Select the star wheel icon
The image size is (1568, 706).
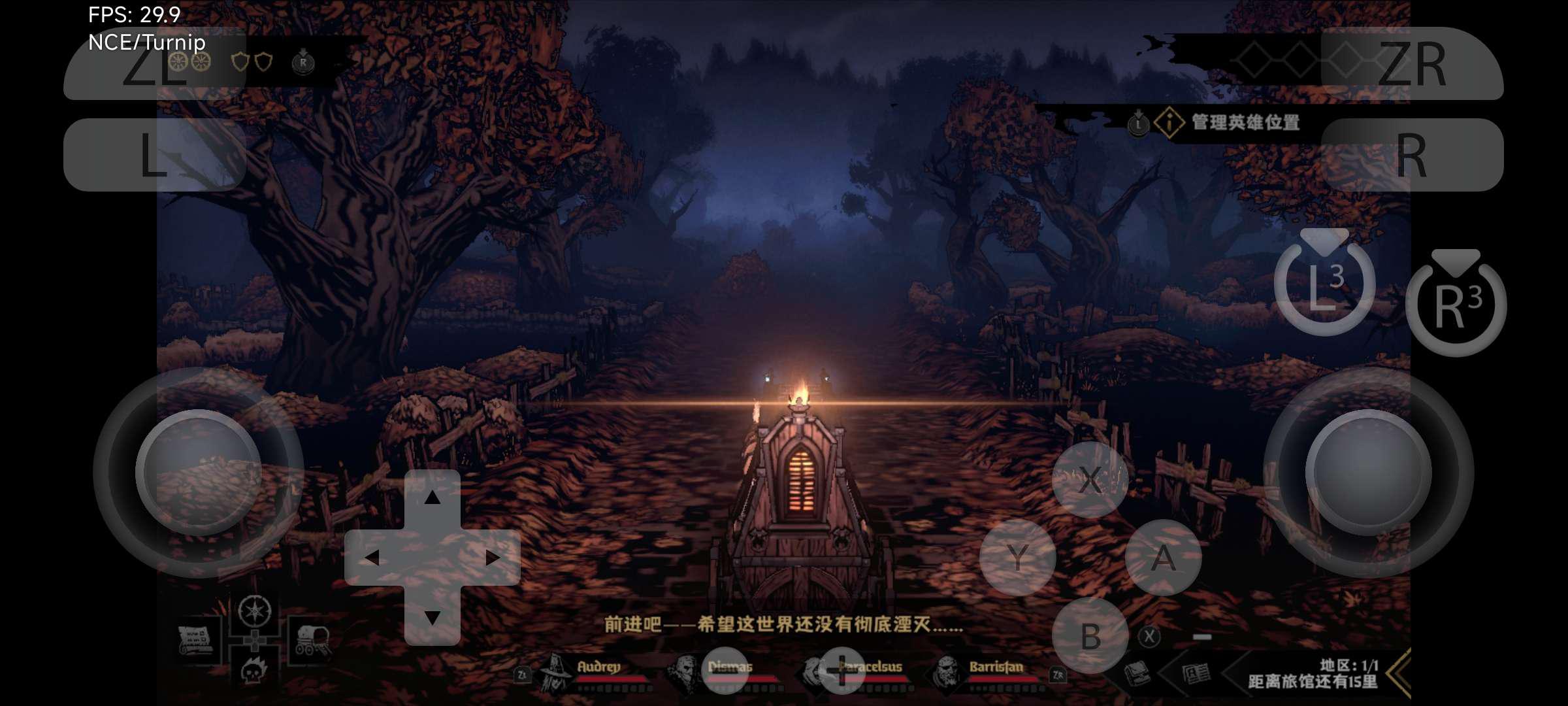(x=254, y=611)
